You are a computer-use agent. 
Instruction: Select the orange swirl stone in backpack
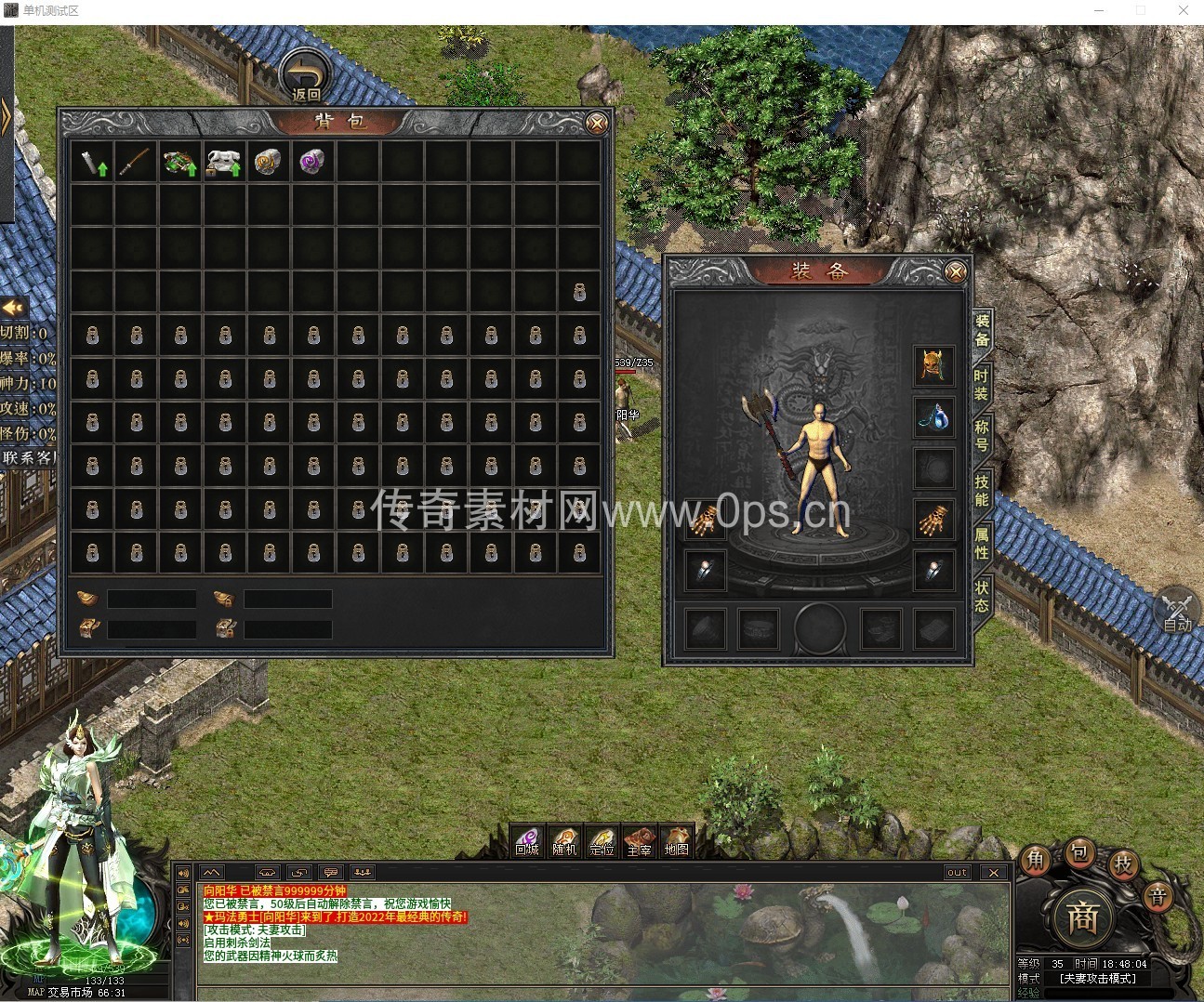[x=269, y=163]
